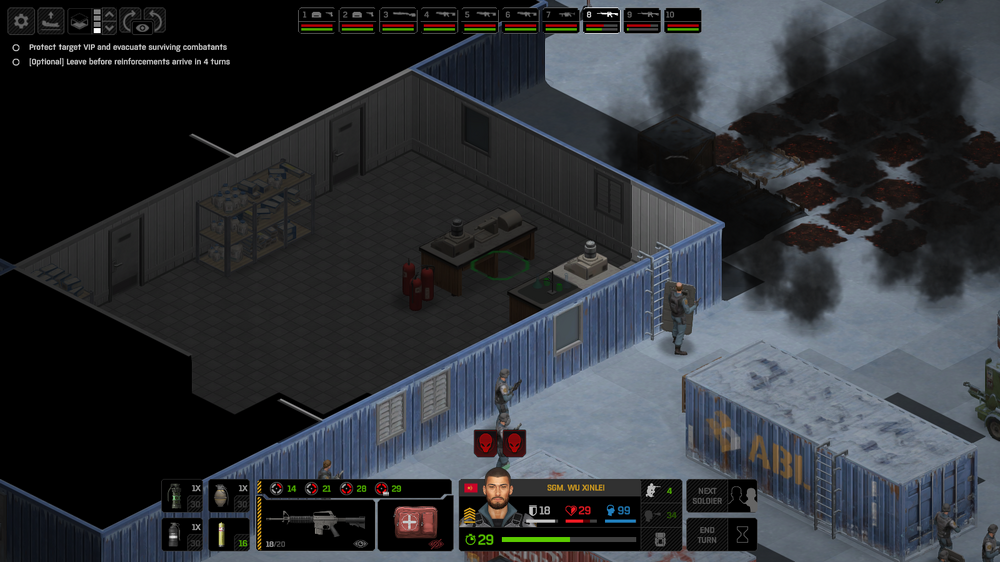Switch to soldier slot 5
This screenshot has height=562, width=1000.
[x=480, y=20]
